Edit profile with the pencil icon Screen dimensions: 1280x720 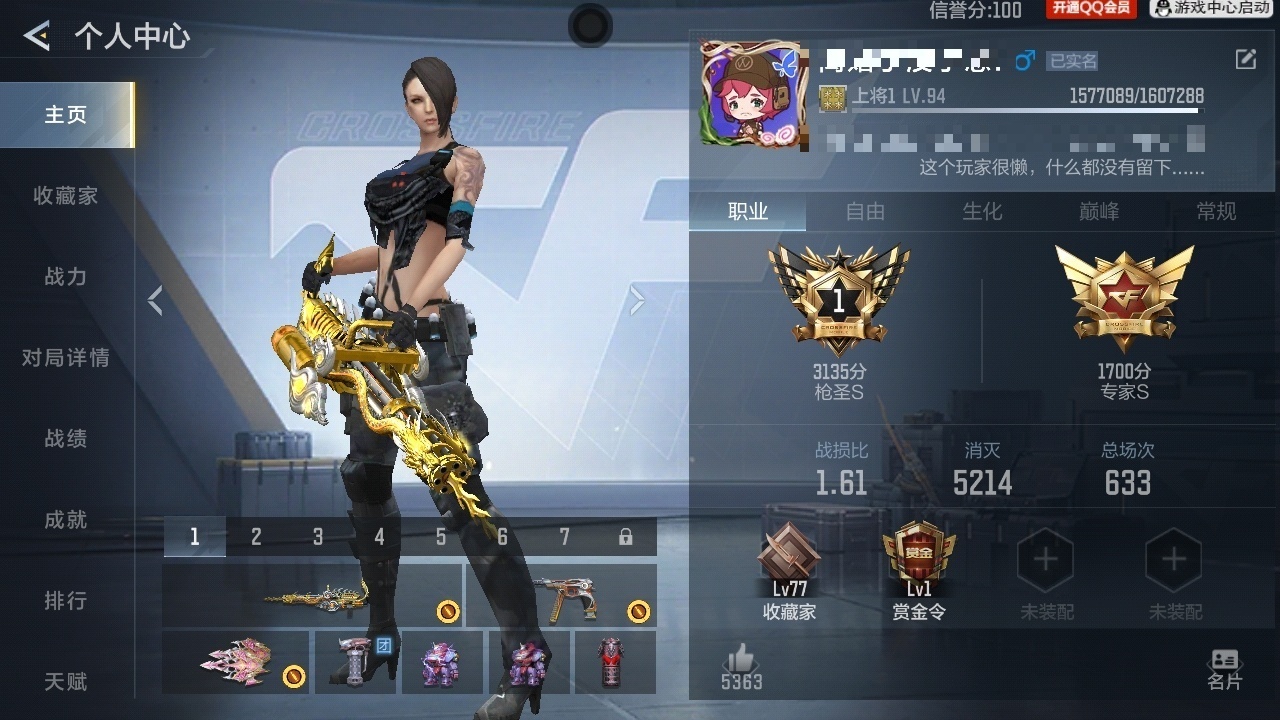click(x=1245, y=60)
